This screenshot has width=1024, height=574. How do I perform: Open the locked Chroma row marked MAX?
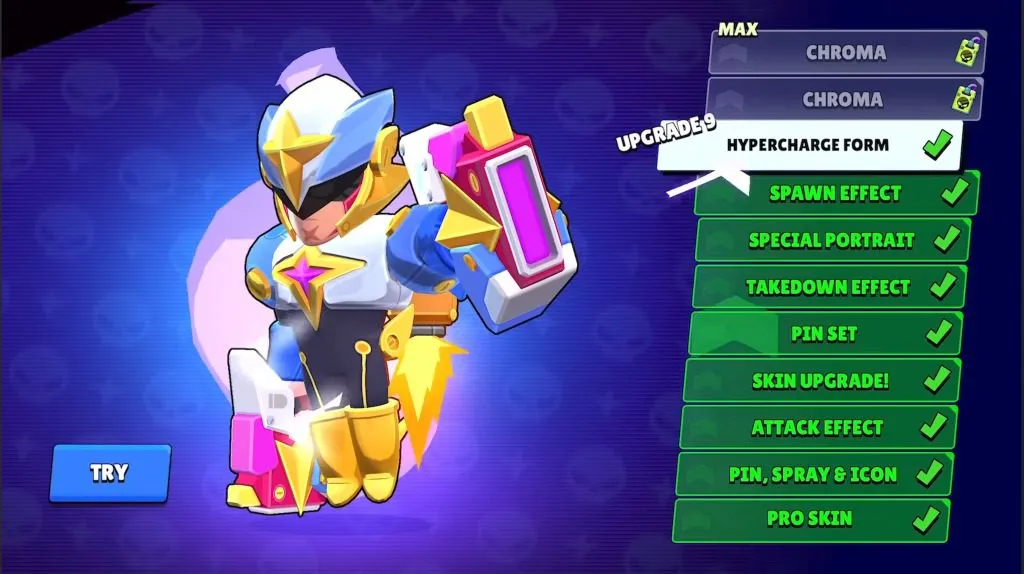point(845,53)
